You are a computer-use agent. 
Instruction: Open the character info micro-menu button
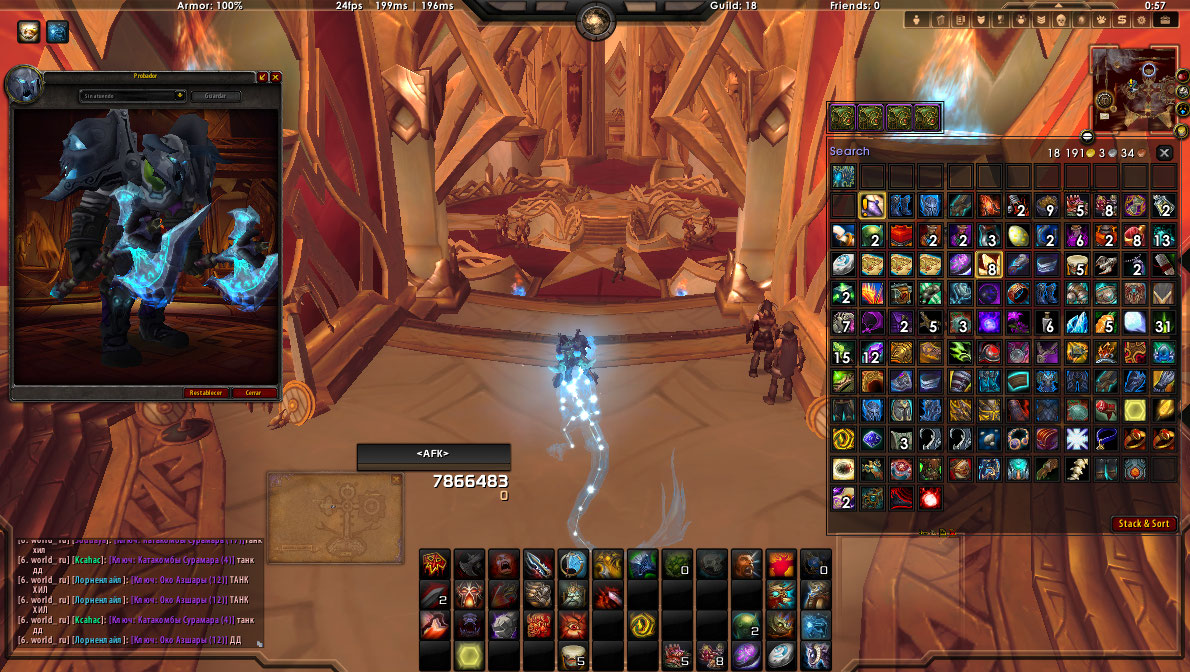pos(915,20)
